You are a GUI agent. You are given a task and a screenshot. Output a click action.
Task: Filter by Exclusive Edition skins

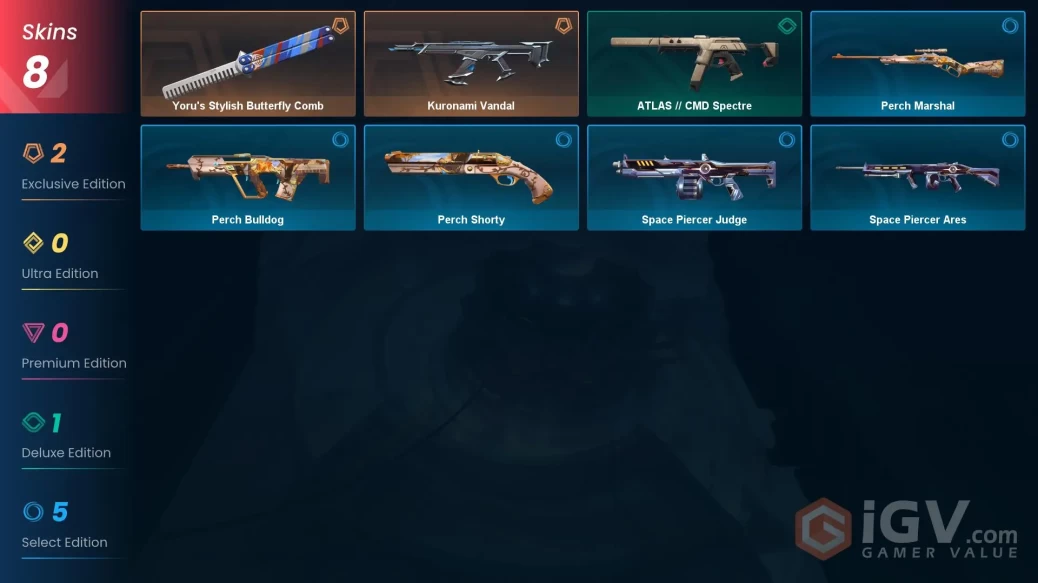[73, 166]
